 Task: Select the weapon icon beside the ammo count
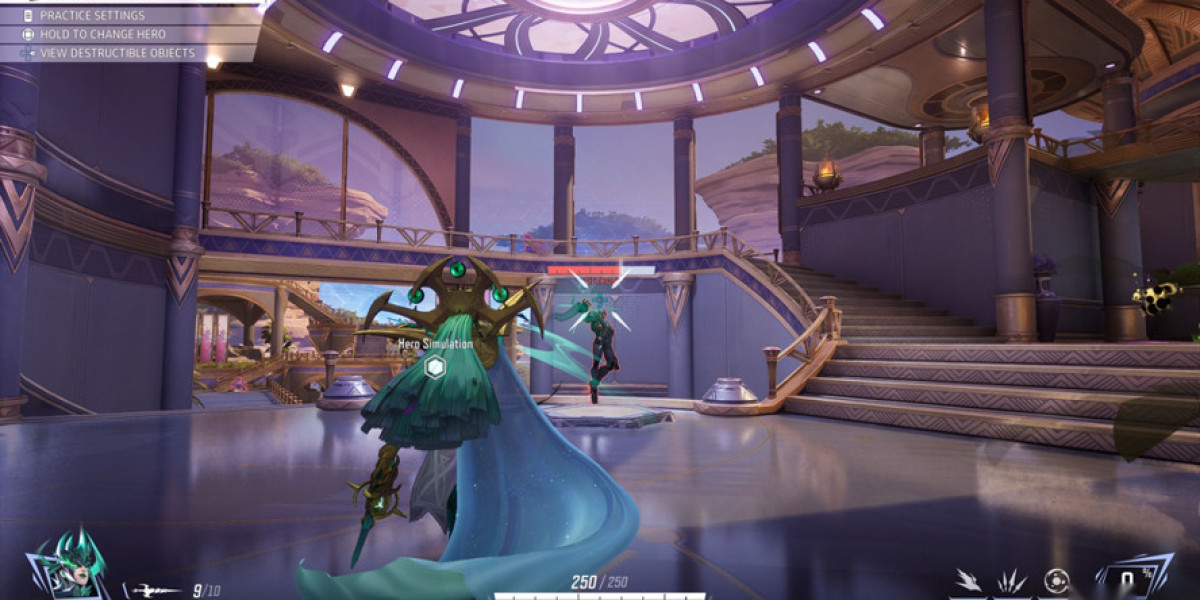pos(157,591)
